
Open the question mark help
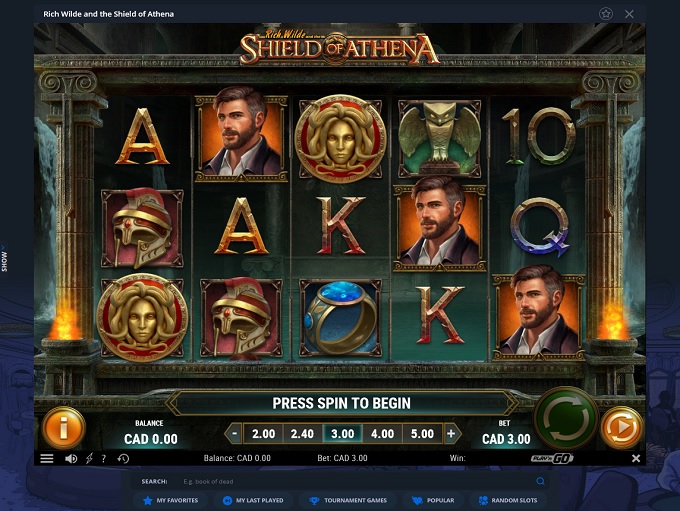[104, 459]
